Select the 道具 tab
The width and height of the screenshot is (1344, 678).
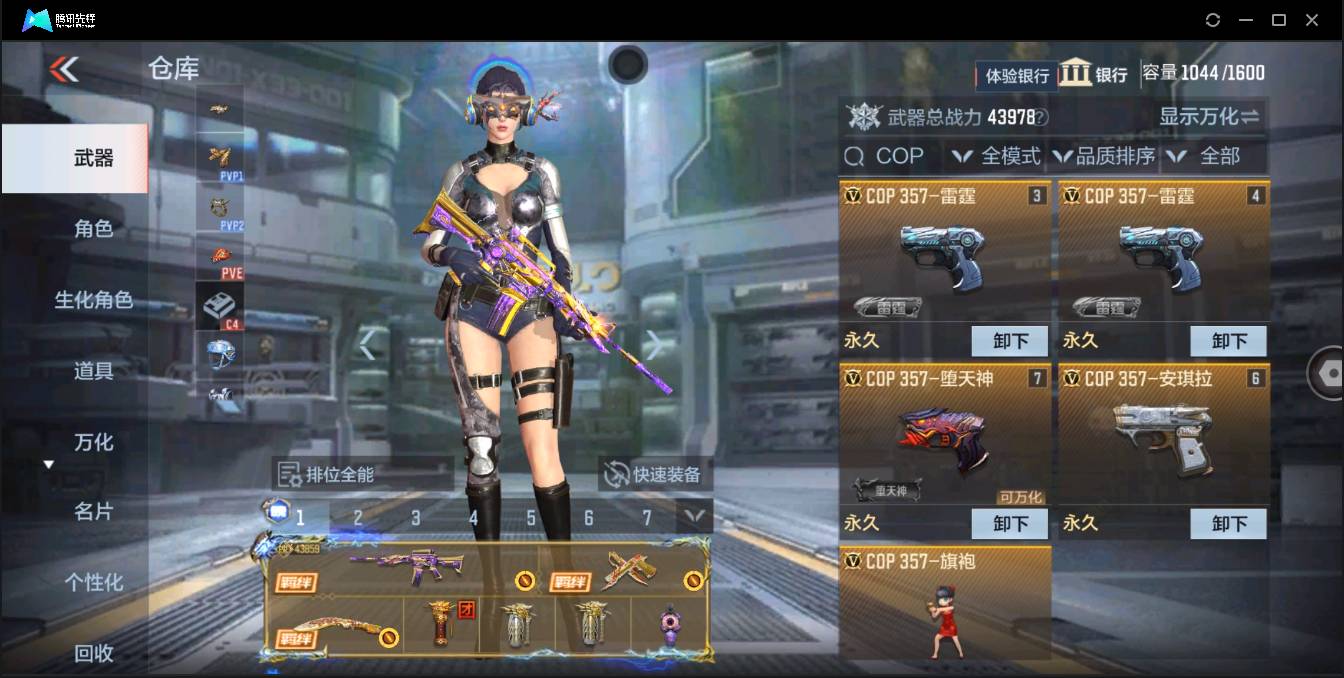pyautogui.click(x=94, y=371)
